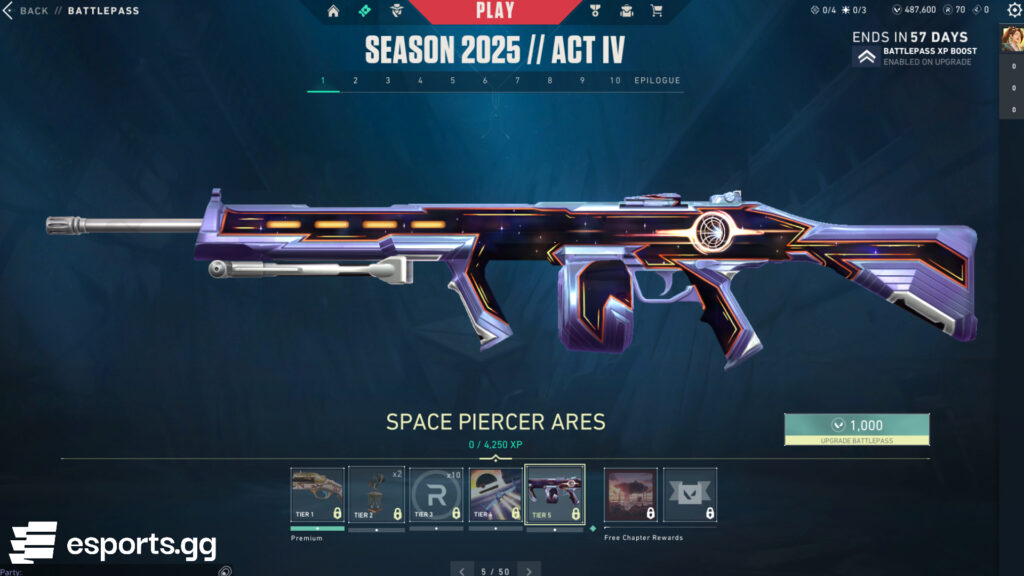Open the settings gear icon
This screenshot has width=1024, height=576.
point(1011,11)
